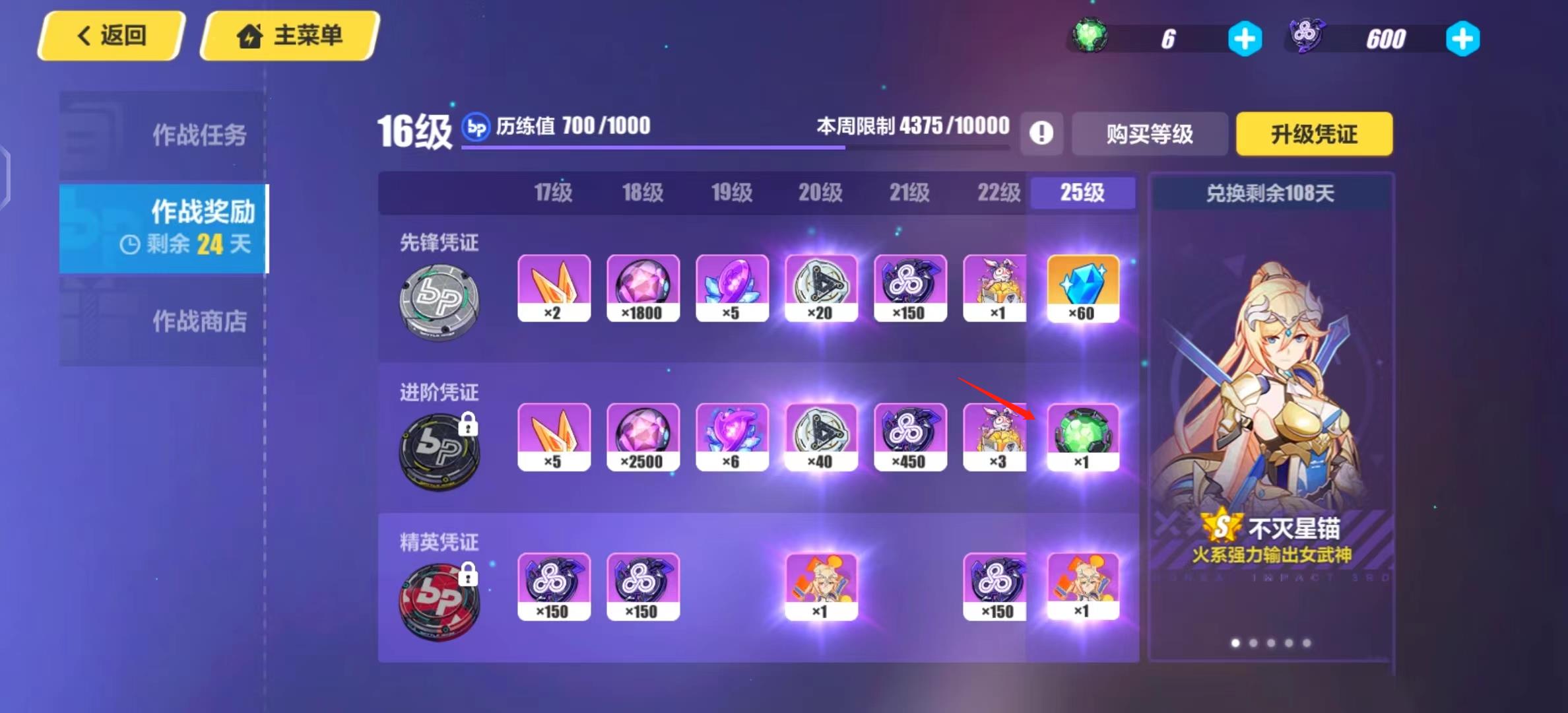This screenshot has height=713, width=1568.
Task: Click the rabbit chest x3 reward icon
Action: pyautogui.click(x=995, y=437)
